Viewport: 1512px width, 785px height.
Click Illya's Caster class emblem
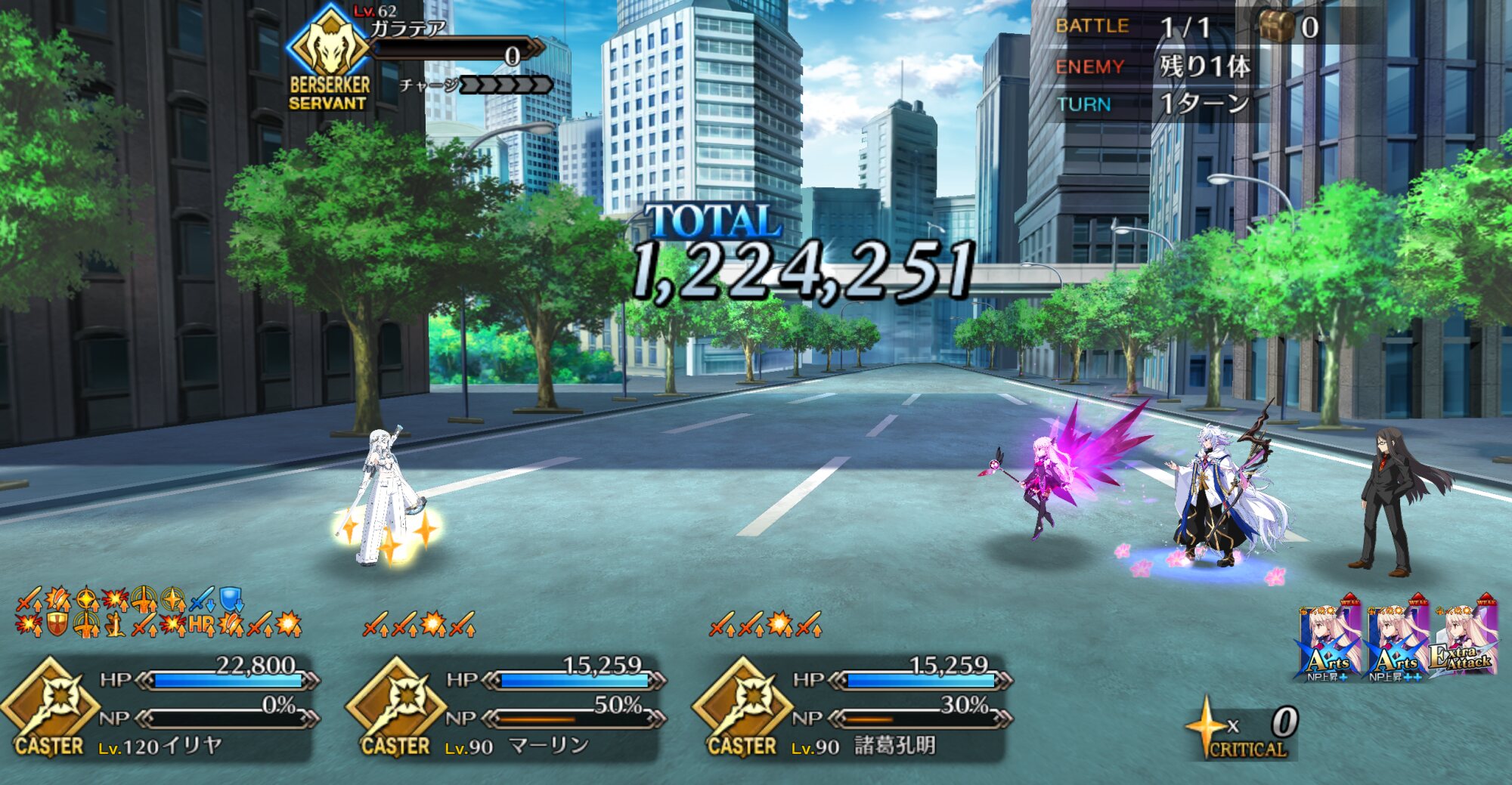(50, 703)
